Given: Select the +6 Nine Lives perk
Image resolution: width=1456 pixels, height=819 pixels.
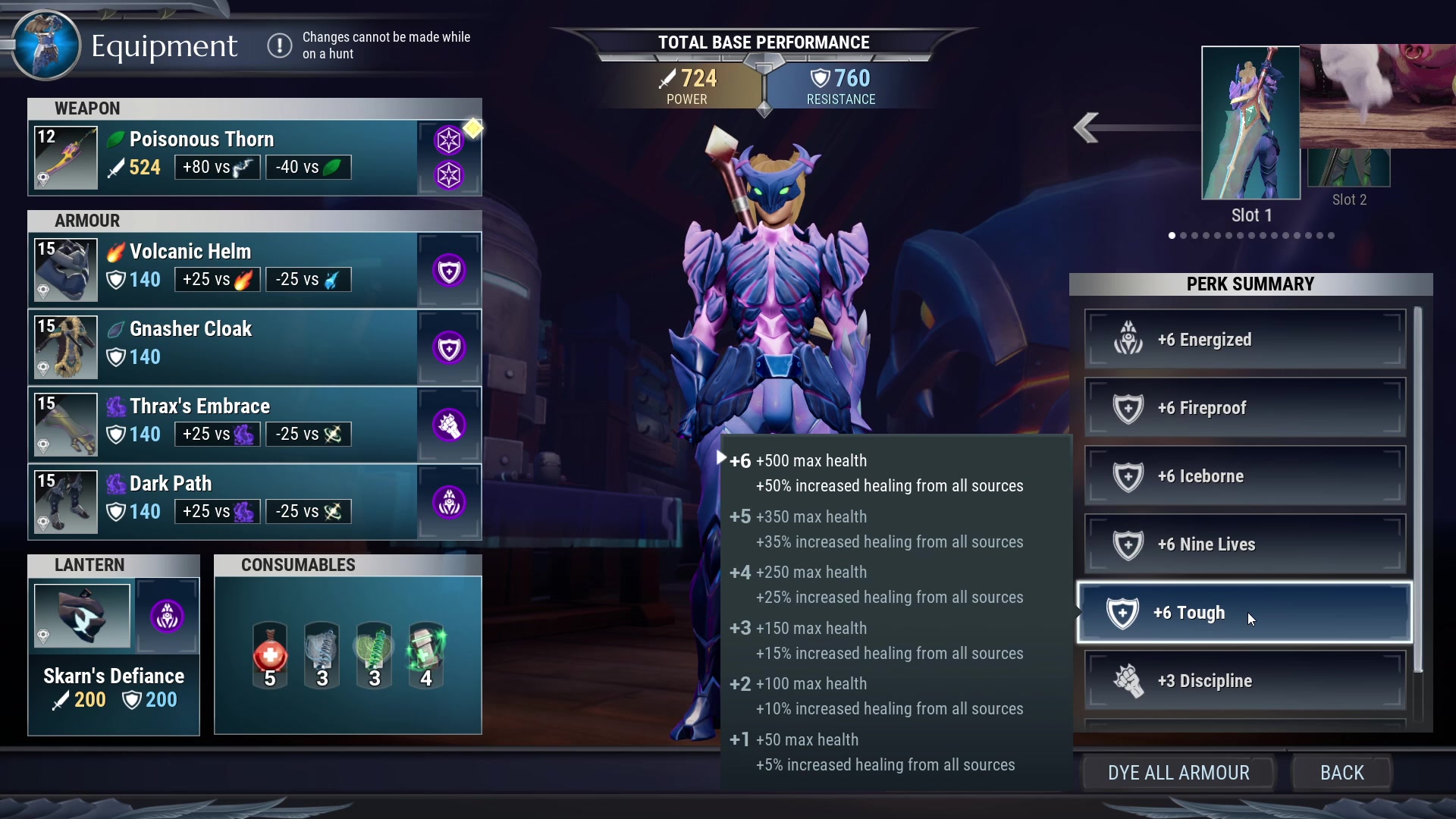Looking at the screenshot, I should pos(1244,544).
